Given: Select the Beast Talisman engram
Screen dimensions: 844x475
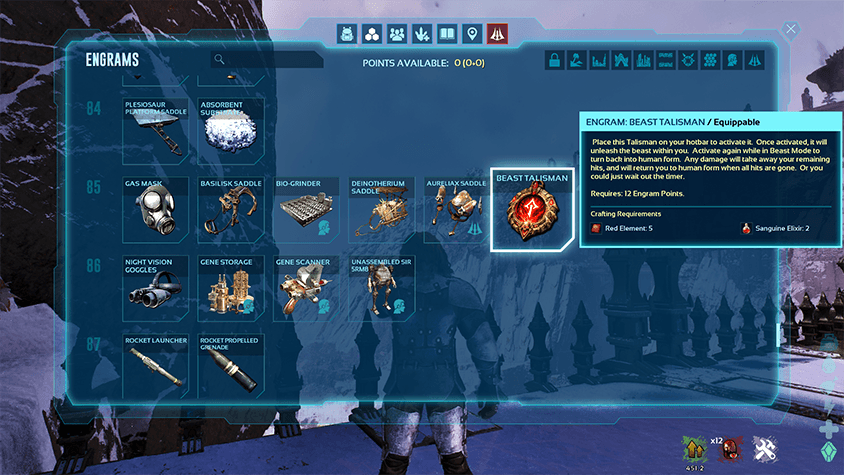Looking at the screenshot, I should 533,210.
